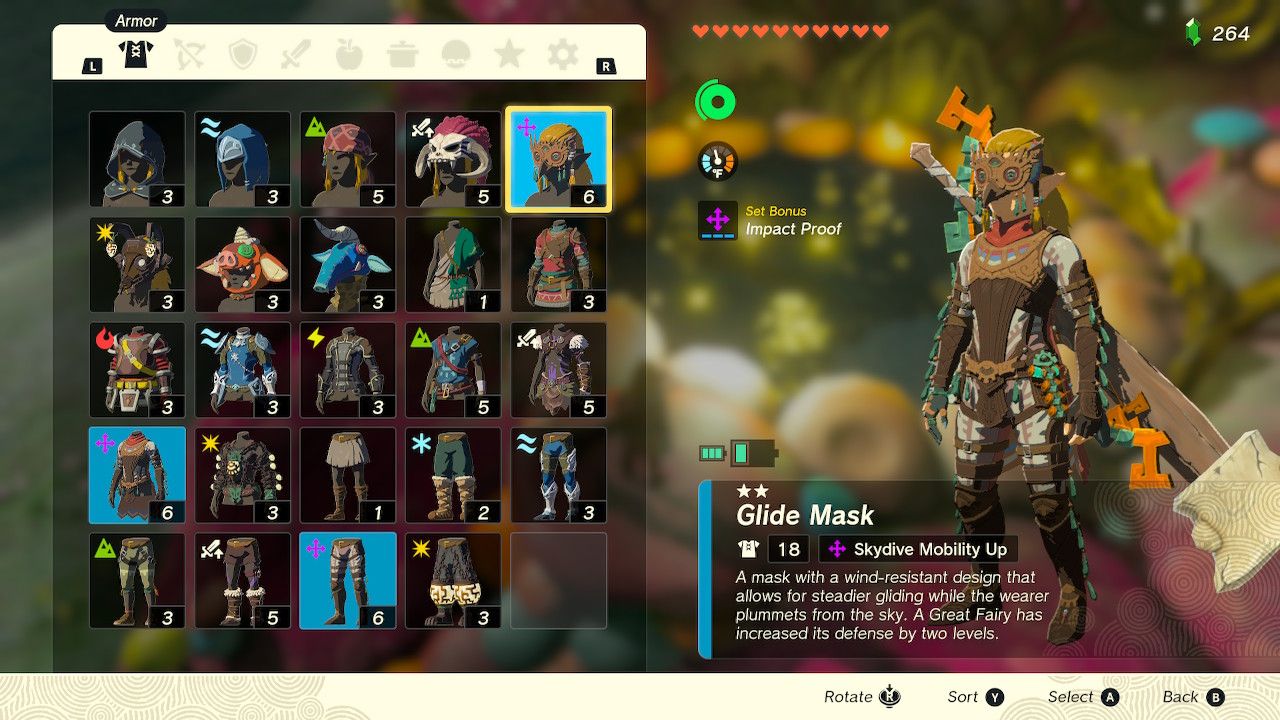View meals via the cooking pot icon
The width and height of the screenshot is (1280, 720).
click(404, 55)
